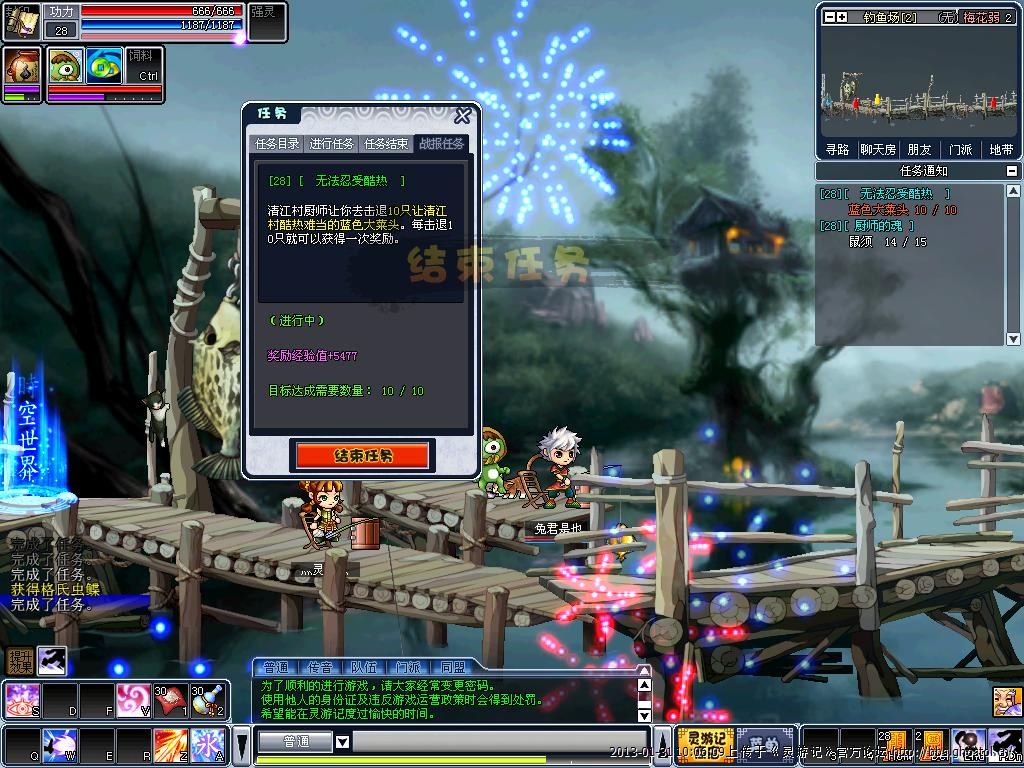Image resolution: width=1024 pixels, height=768 pixels.
Task: Open the 门派 faction panel
Action: tap(960, 150)
